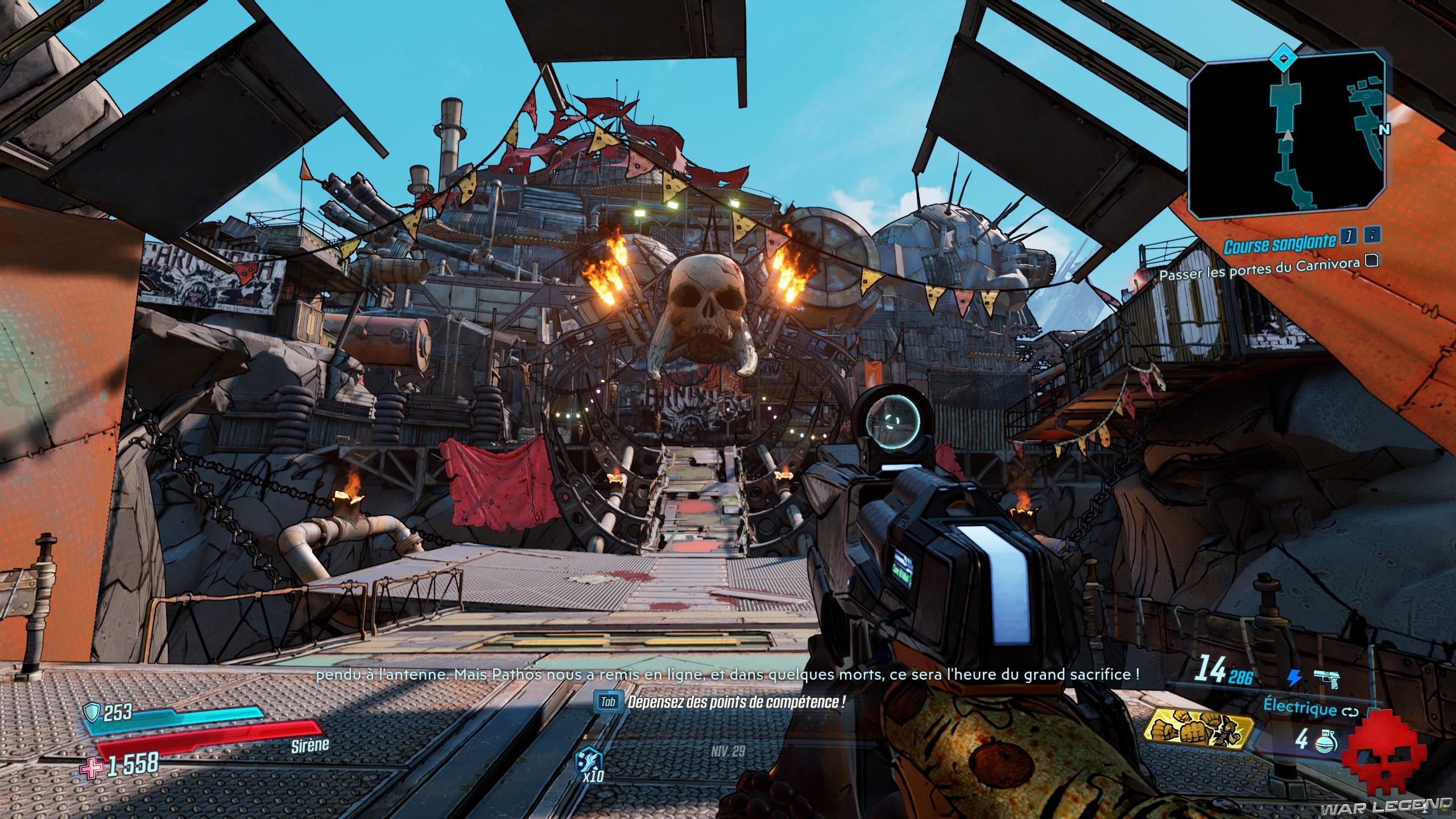Image resolution: width=1456 pixels, height=819 pixels.
Task: Select the Course sanglante mission tracker
Action: [x=1279, y=245]
